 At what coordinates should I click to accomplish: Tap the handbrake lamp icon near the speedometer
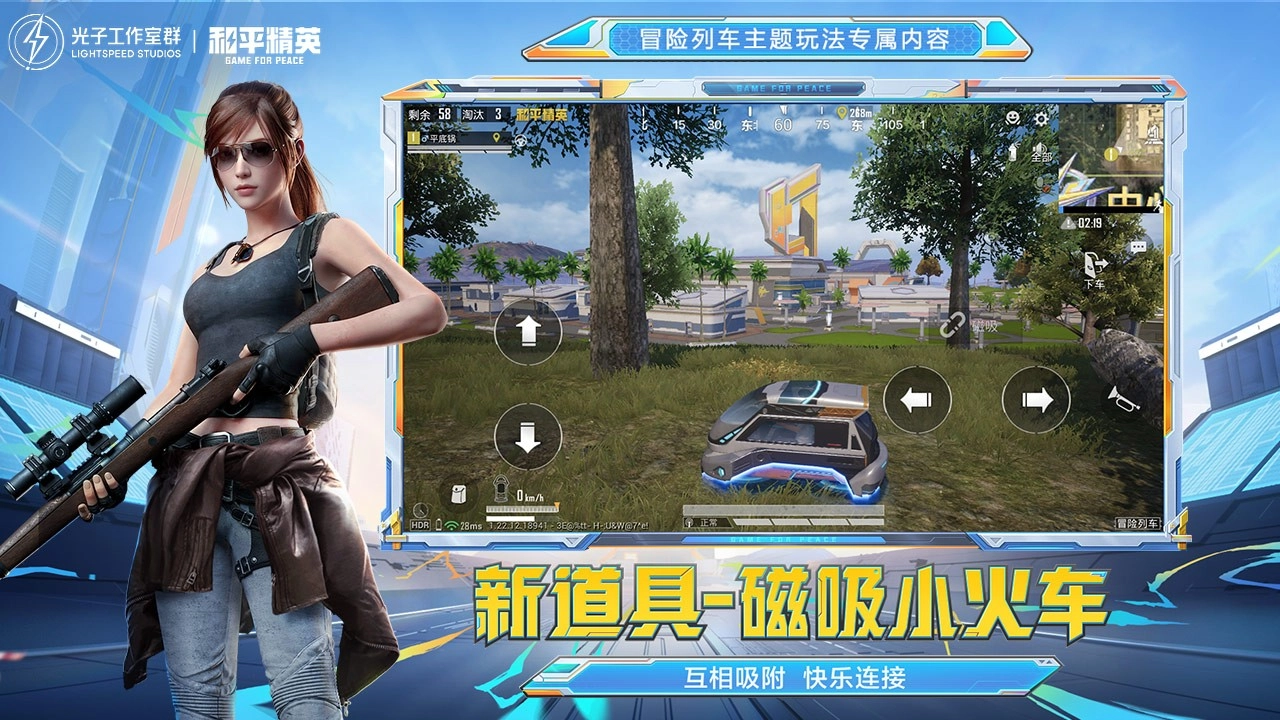(x=500, y=489)
